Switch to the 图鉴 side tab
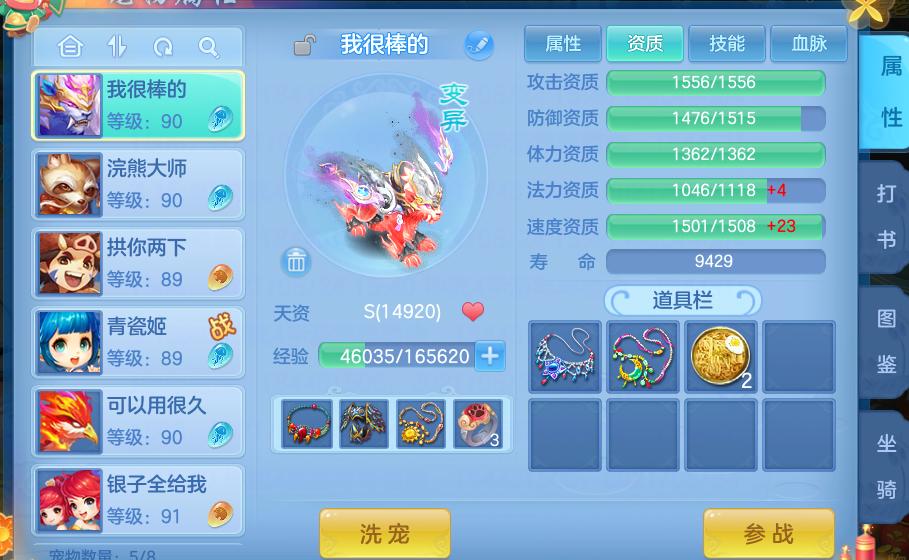The width and height of the screenshot is (909, 560). [x=886, y=343]
